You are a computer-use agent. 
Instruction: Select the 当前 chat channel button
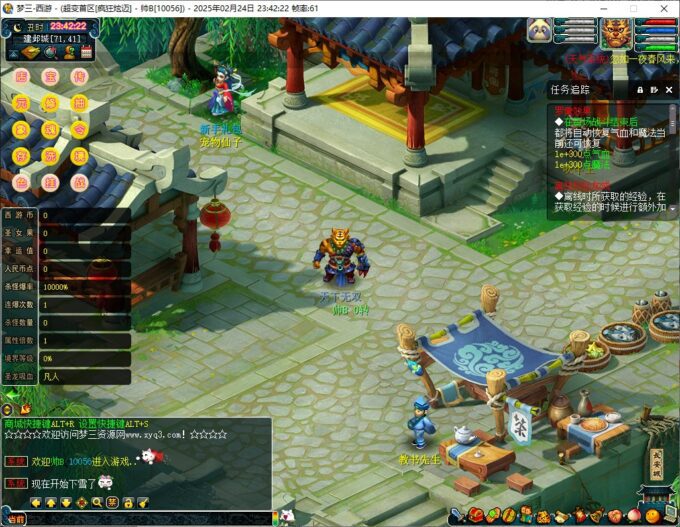[14, 519]
